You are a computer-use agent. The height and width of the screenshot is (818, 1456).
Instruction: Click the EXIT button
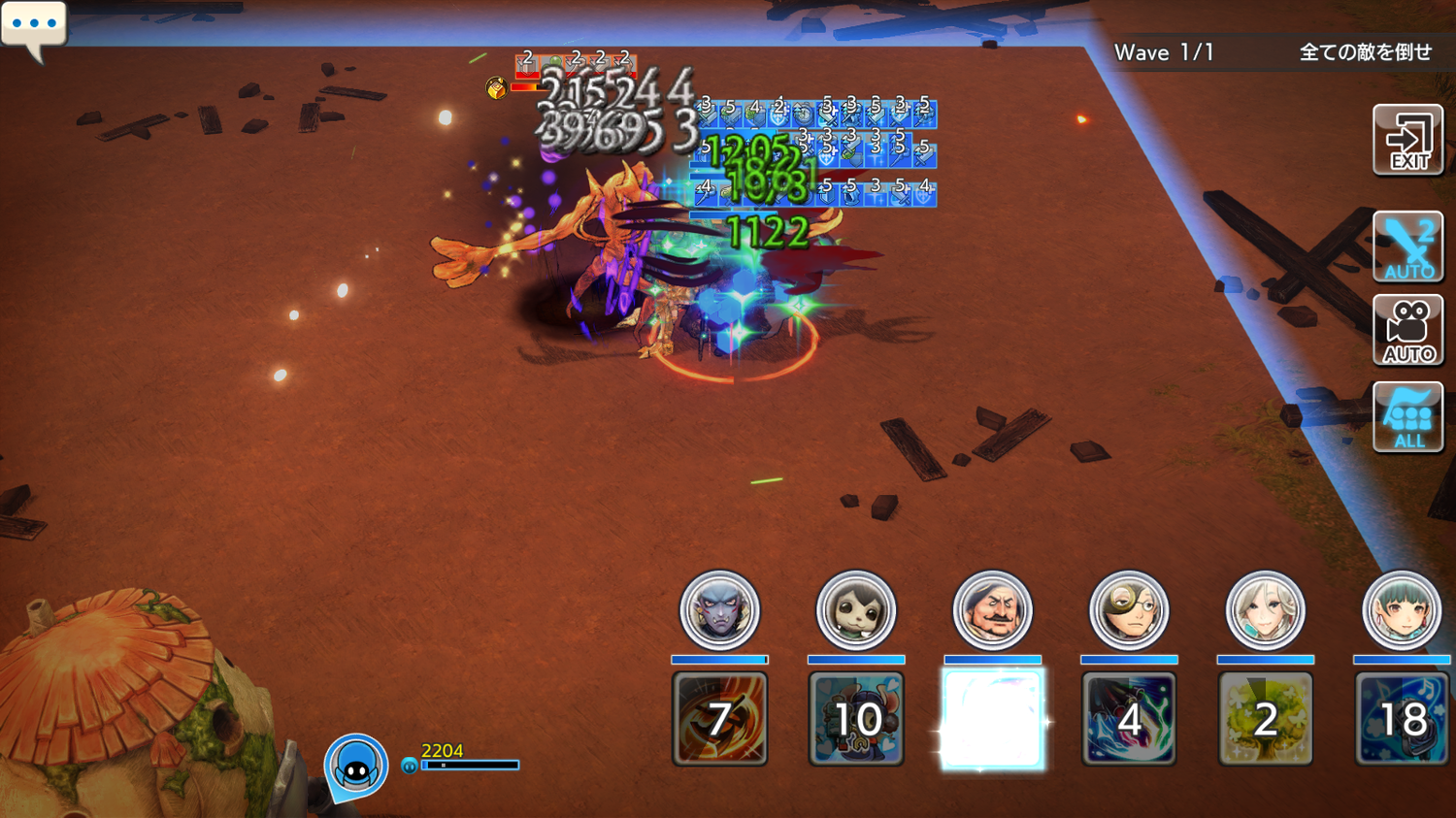point(1407,141)
